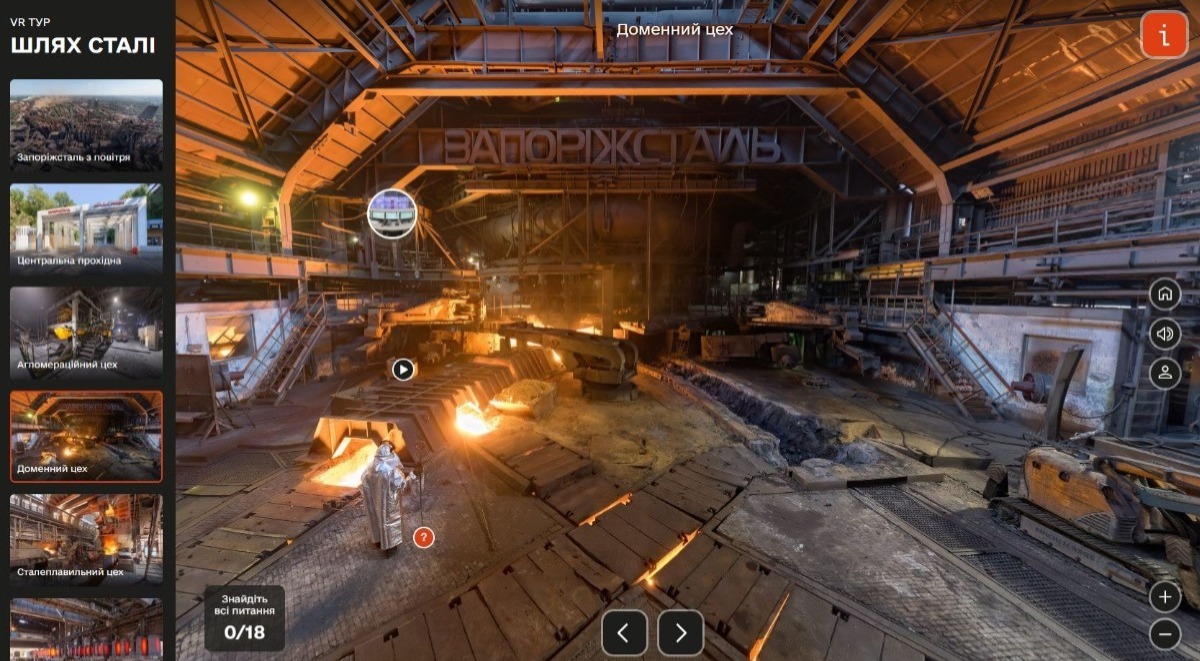Go to the Агломераційний цех scene
Viewport: 1200px width, 661px height.
point(86,333)
